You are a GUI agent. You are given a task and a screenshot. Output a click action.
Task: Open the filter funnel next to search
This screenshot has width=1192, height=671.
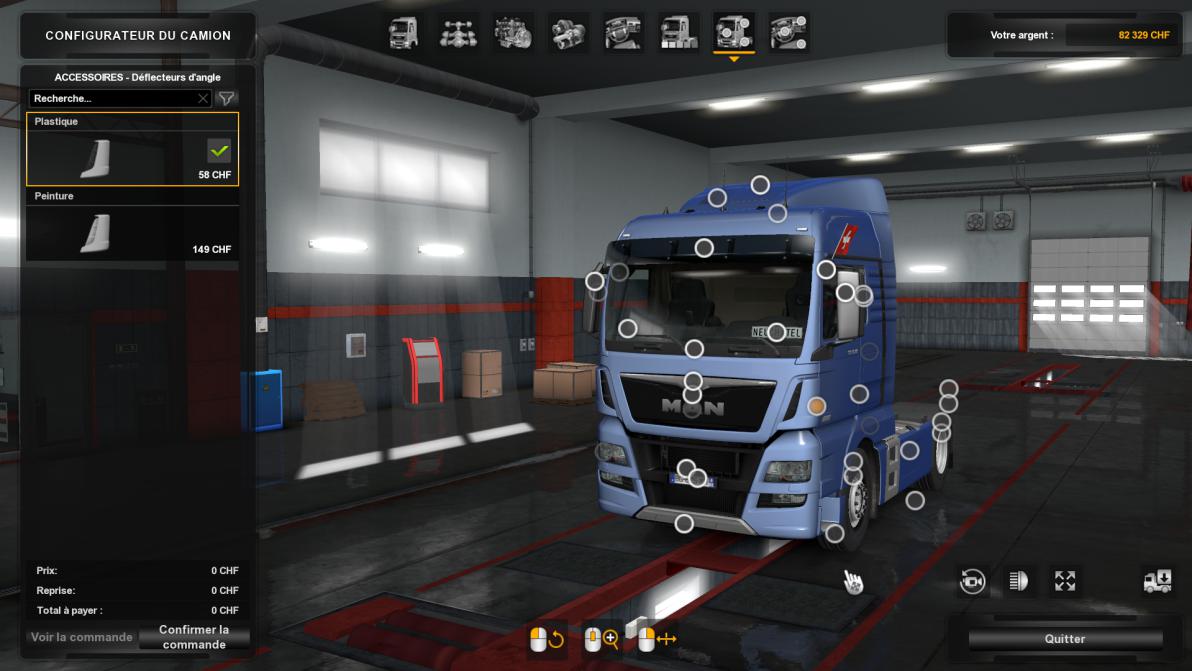[227, 99]
